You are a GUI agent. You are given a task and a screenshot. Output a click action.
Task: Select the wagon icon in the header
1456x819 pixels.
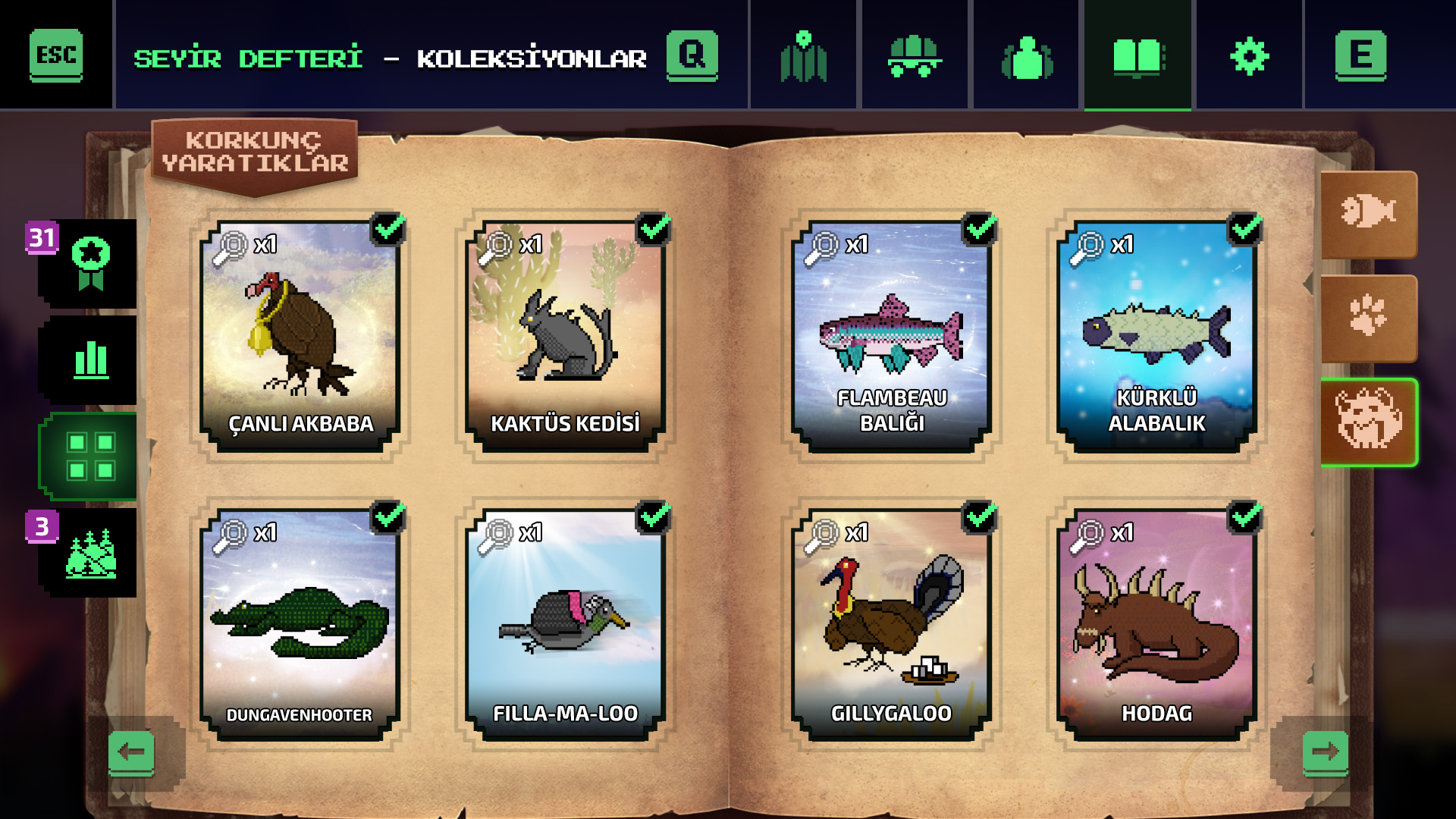point(915,55)
